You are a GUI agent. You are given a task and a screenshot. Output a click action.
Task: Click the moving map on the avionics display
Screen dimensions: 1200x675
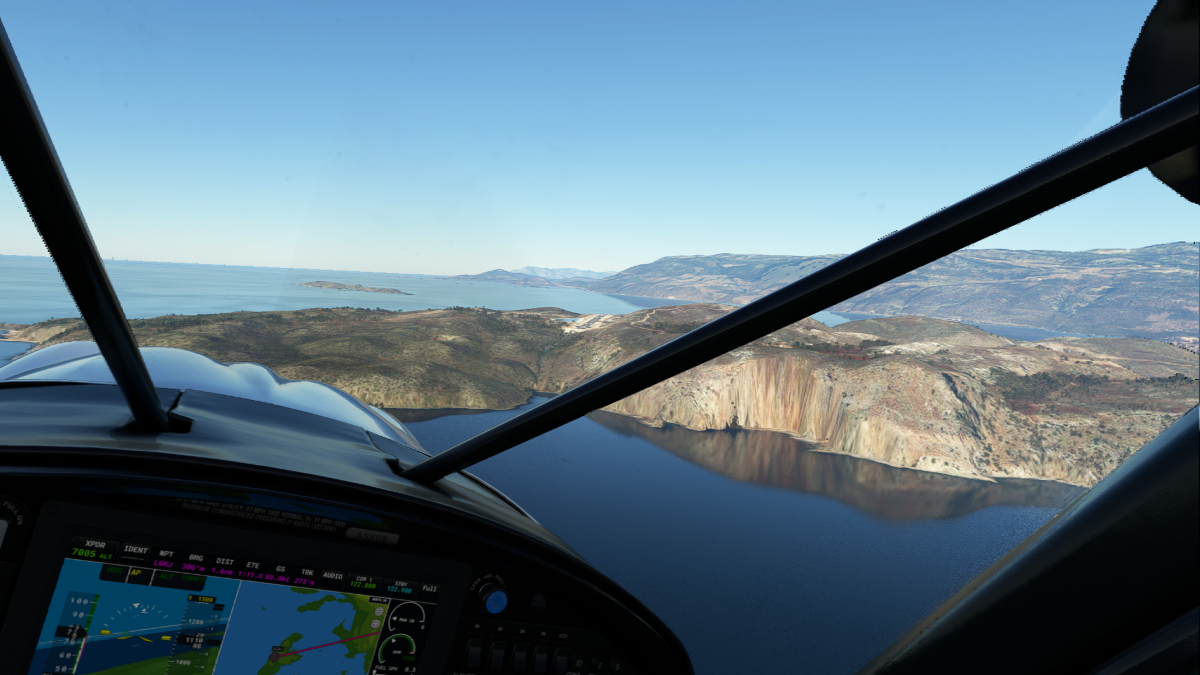pos(300,630)
